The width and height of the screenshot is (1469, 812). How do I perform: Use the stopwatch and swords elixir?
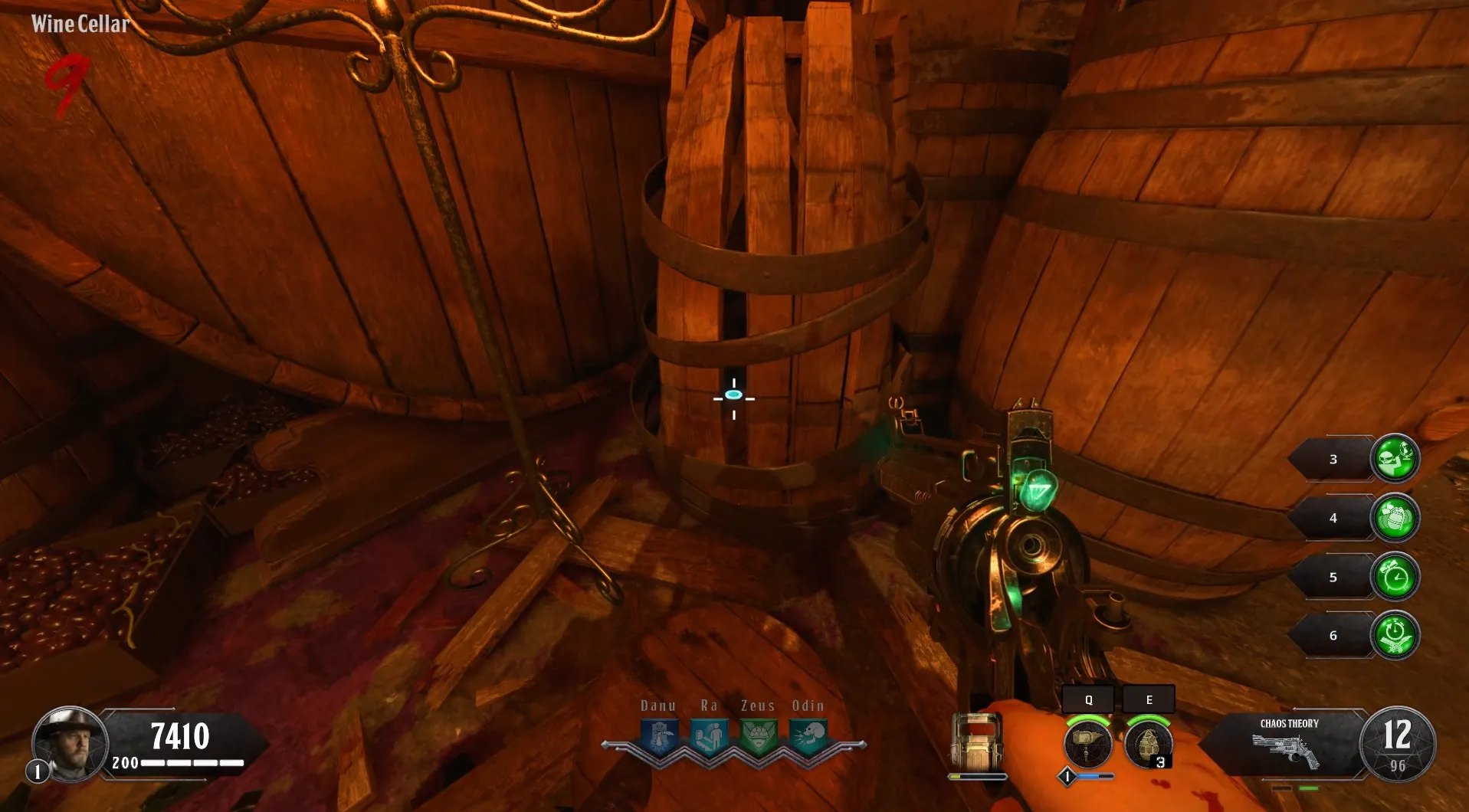1395,635
